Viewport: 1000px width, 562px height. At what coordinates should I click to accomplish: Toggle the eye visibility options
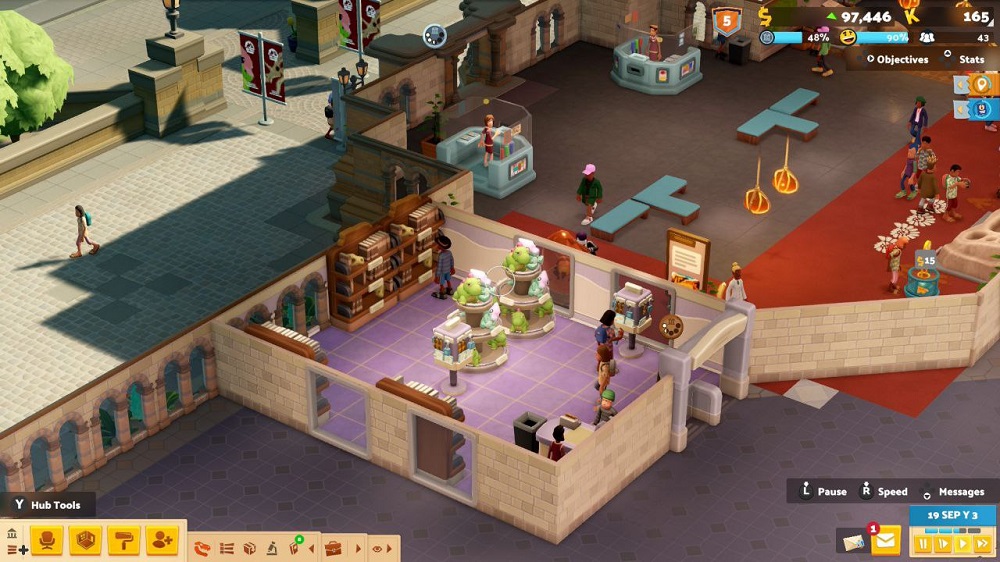click(378, 548)
